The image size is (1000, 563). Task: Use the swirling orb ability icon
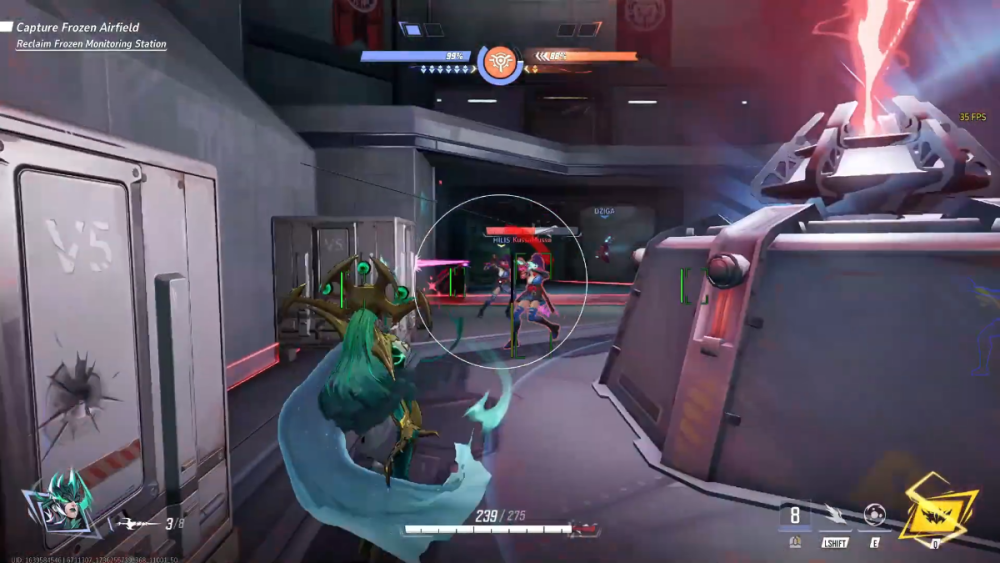[875, 515]
